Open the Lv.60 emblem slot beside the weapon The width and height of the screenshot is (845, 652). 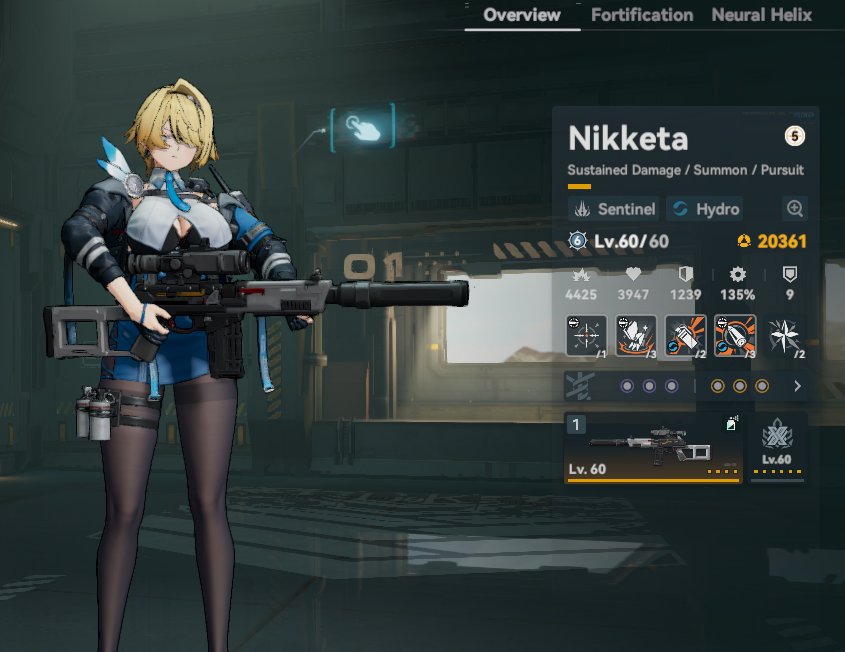(777, 446)
